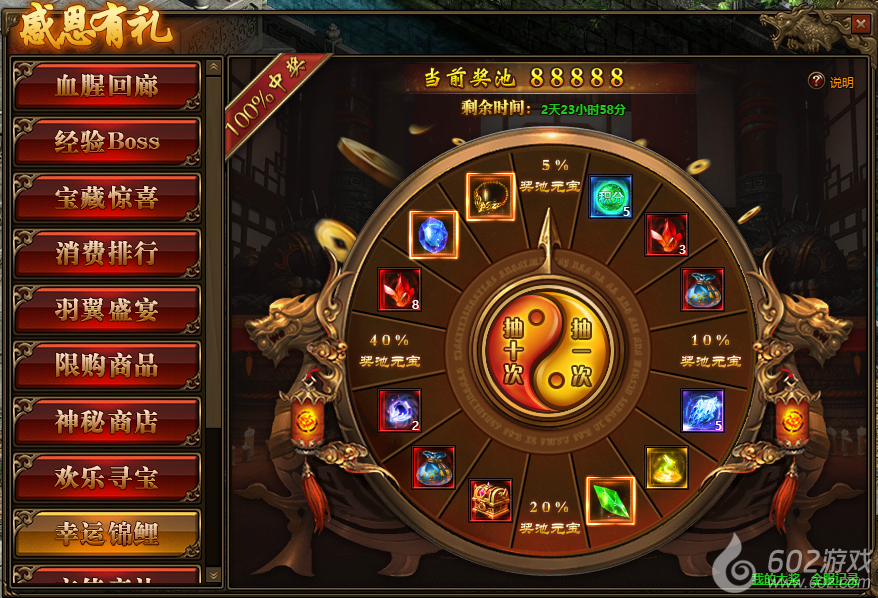Select the 宝藏惊喜 menu entry

(x=107, y=198)
